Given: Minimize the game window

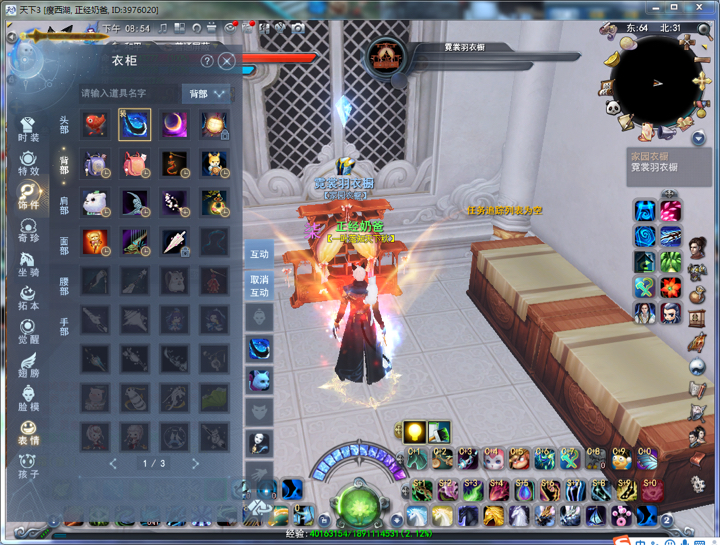Looking at the screenshot, I should (x=657, y=9).
